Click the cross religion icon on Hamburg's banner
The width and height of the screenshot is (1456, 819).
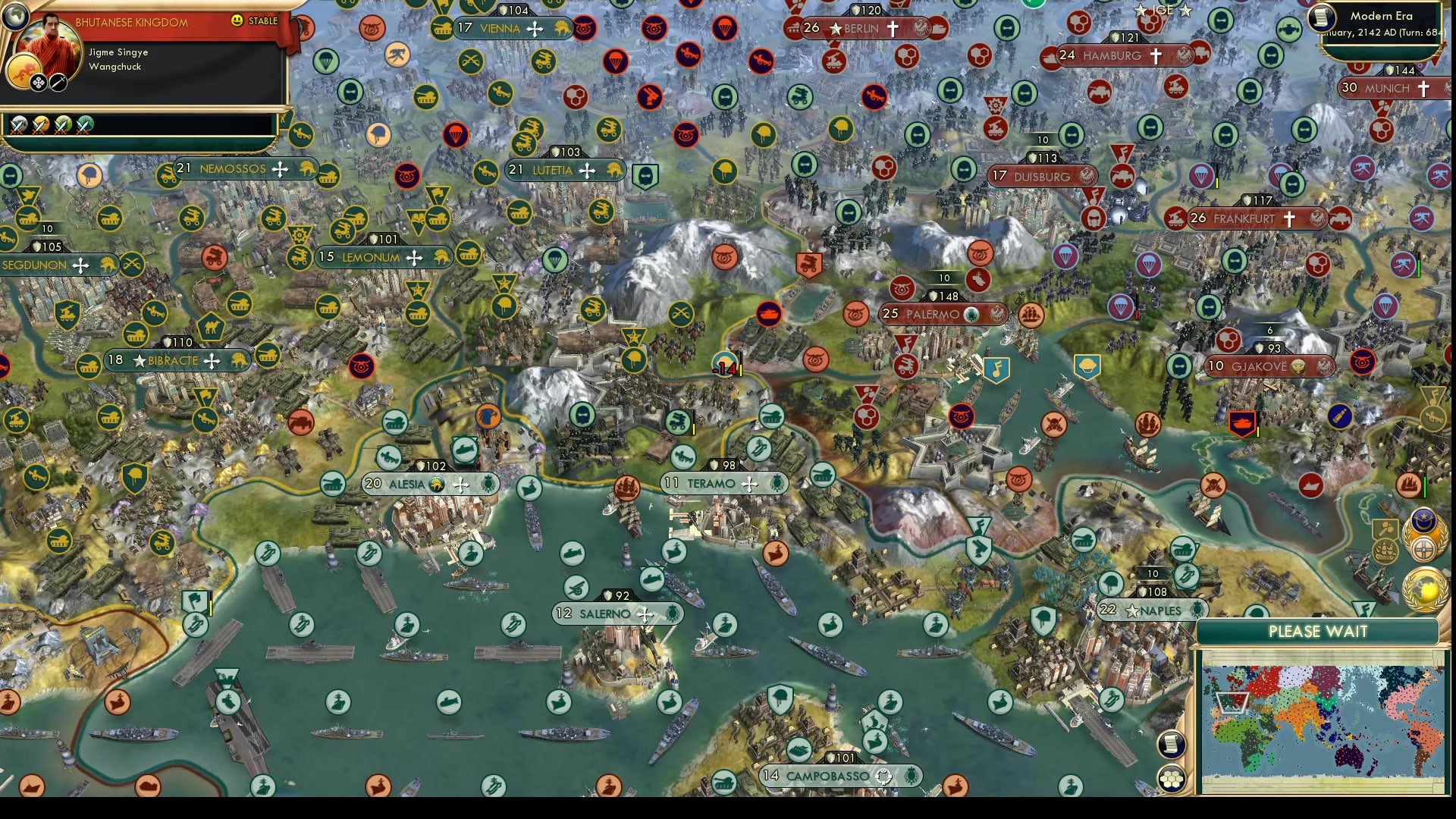pyautogui.click(x=1155, y=56)
